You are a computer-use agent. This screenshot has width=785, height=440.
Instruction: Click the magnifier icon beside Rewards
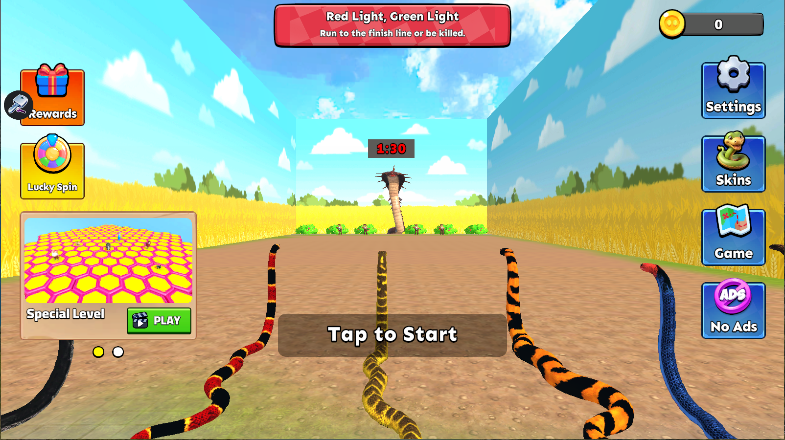click(17, 103)
